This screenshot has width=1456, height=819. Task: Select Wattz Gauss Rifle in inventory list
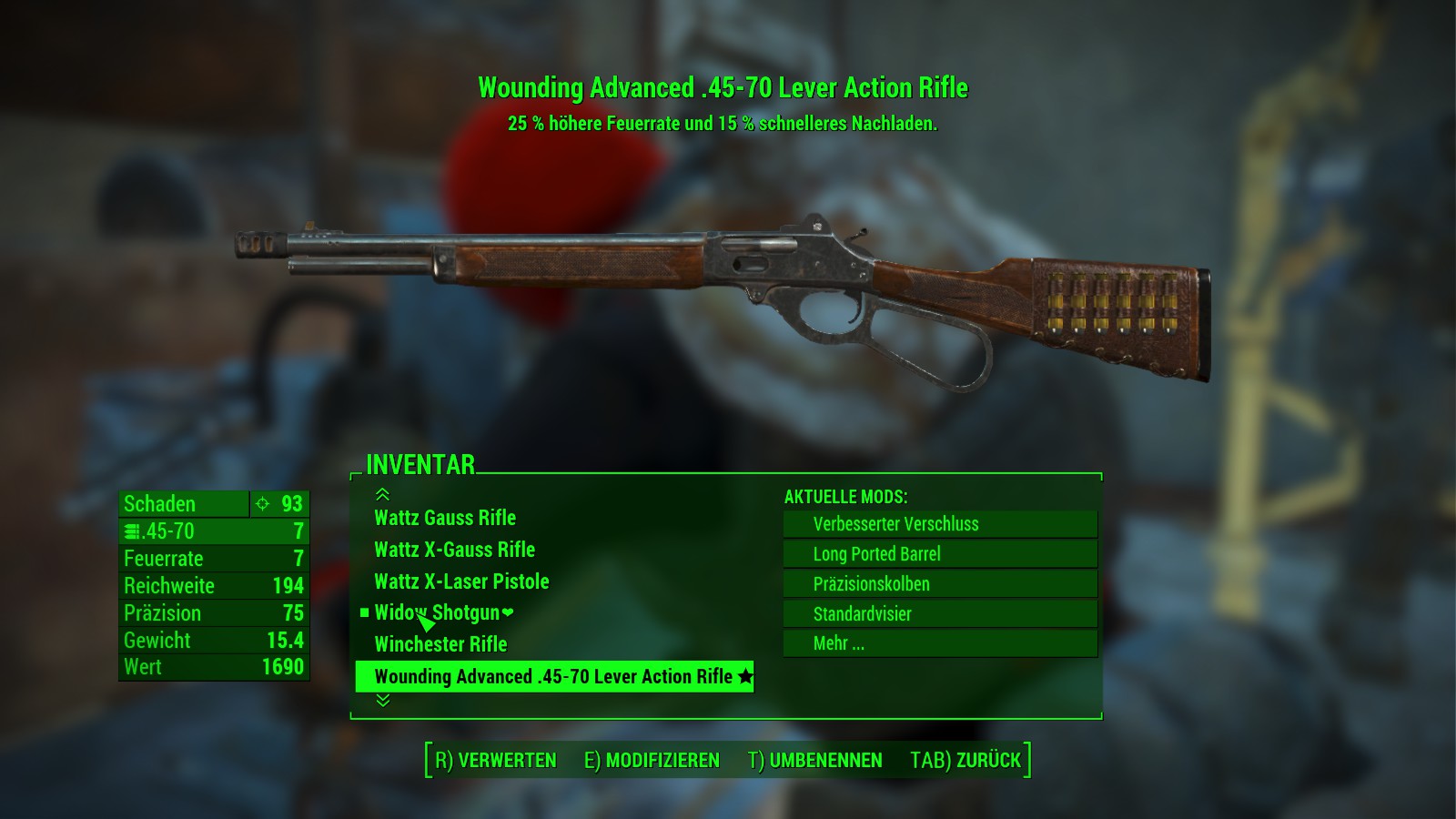click(x=445, y=518)
